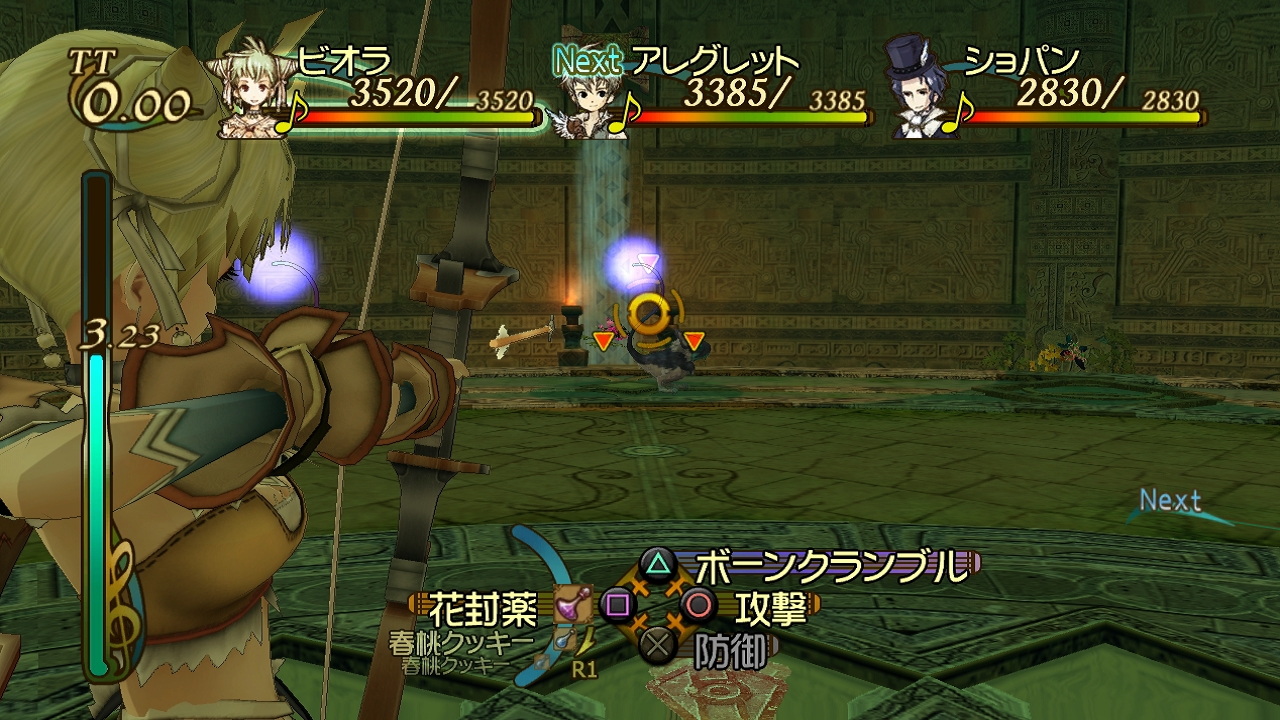Click the pink potion item icon
The width and height of the screenshot is (1280, 720).
(x=572, y=604)
